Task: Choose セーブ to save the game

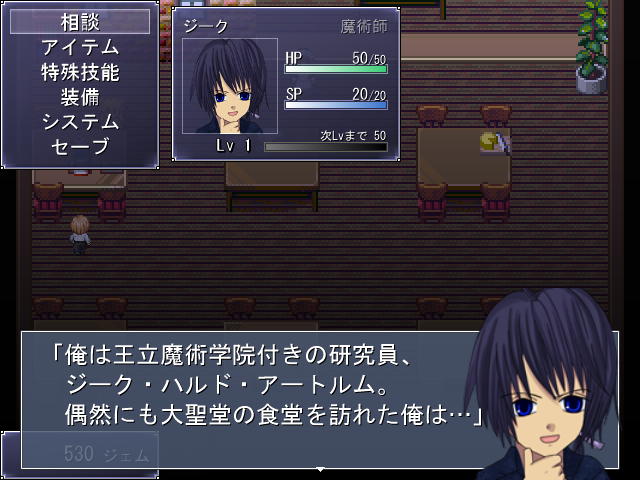Action: point(80,147)
